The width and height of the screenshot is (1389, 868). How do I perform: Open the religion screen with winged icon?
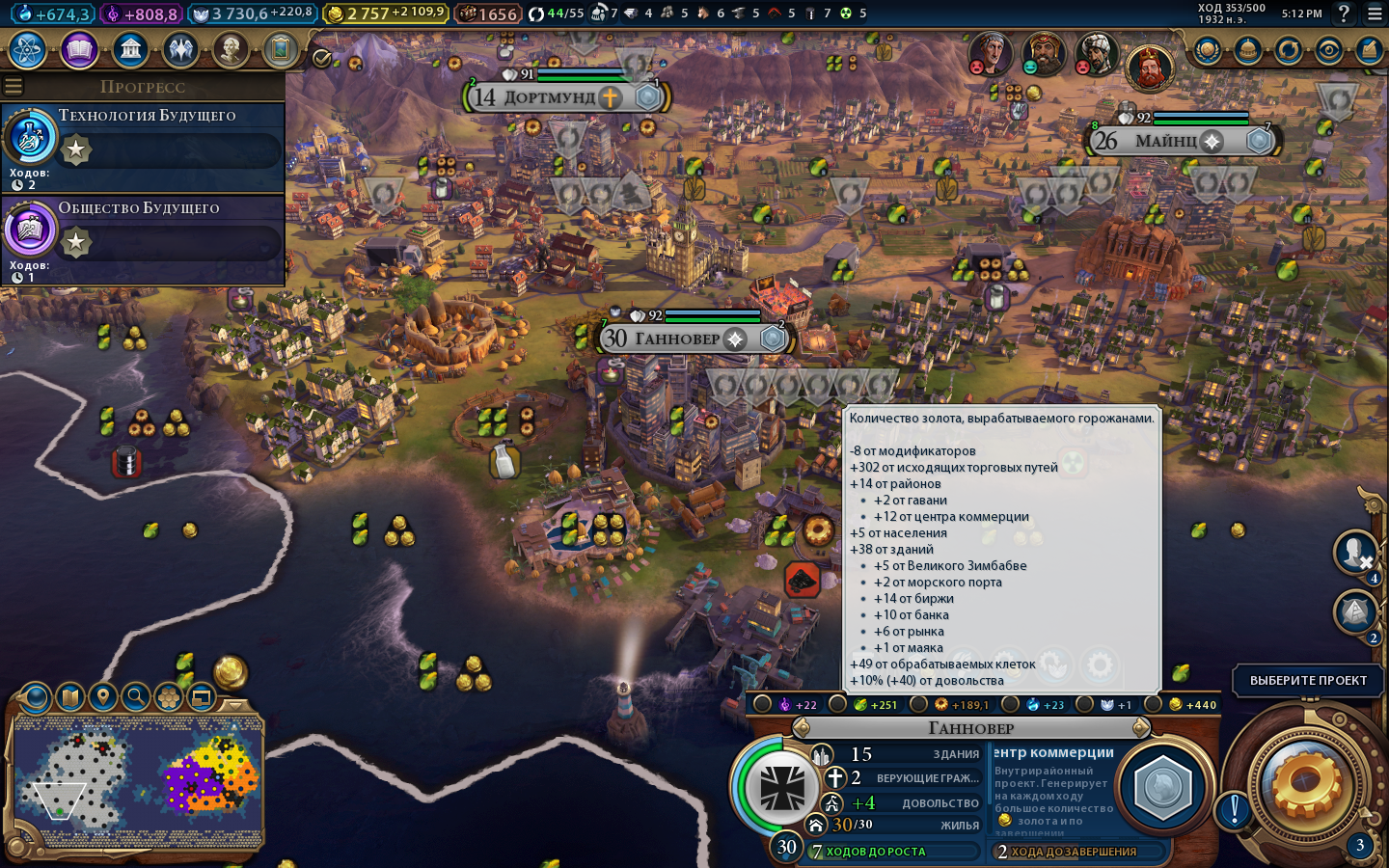click(180, 49)
